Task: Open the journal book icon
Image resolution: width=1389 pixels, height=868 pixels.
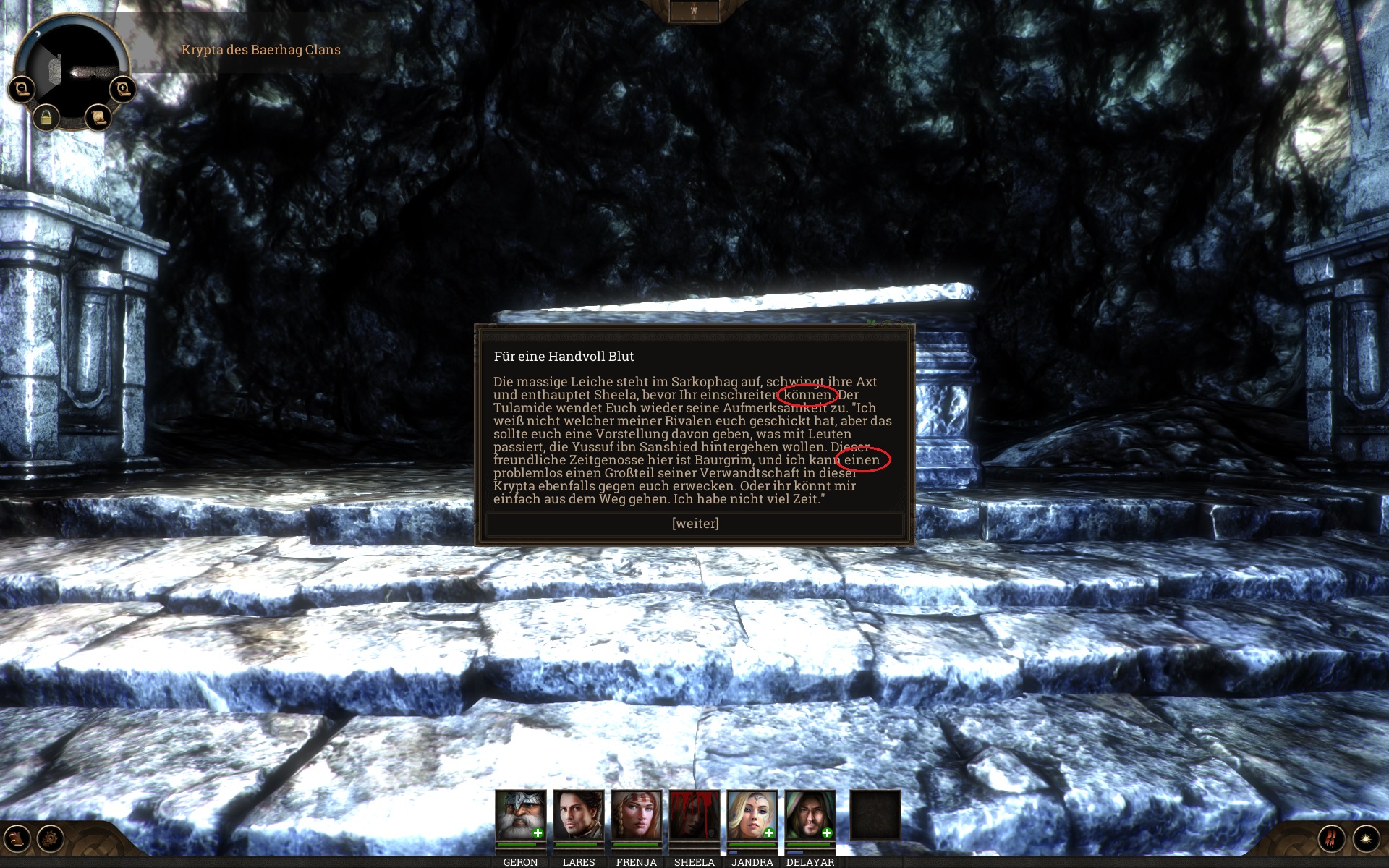Action: 17,839
